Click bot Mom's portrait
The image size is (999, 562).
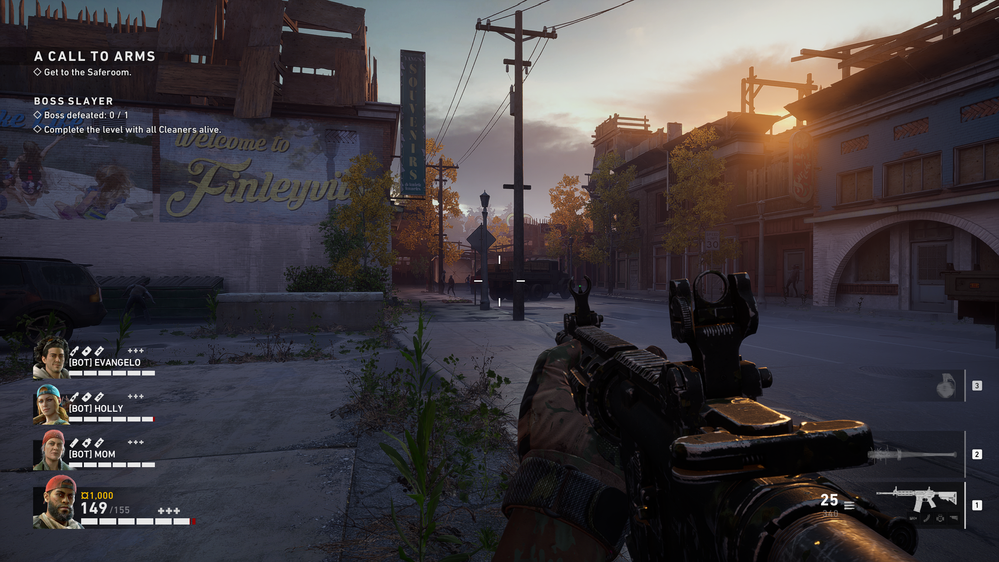click(x=50, y=450)
